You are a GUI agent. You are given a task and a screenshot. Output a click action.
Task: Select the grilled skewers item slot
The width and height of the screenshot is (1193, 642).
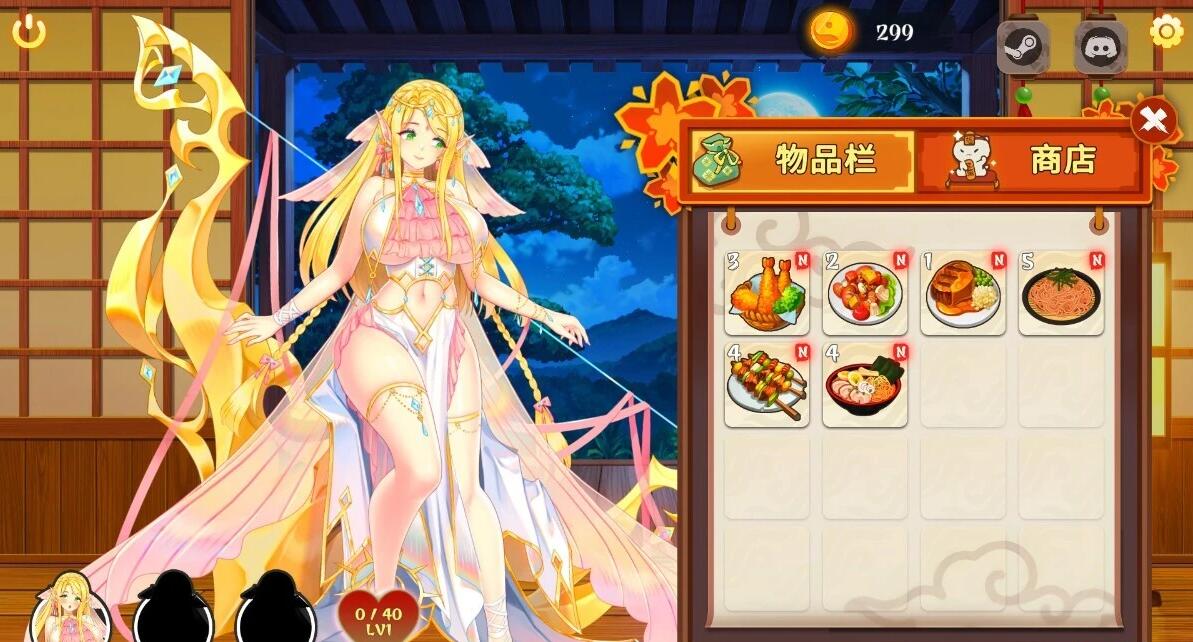coord(767,385)
